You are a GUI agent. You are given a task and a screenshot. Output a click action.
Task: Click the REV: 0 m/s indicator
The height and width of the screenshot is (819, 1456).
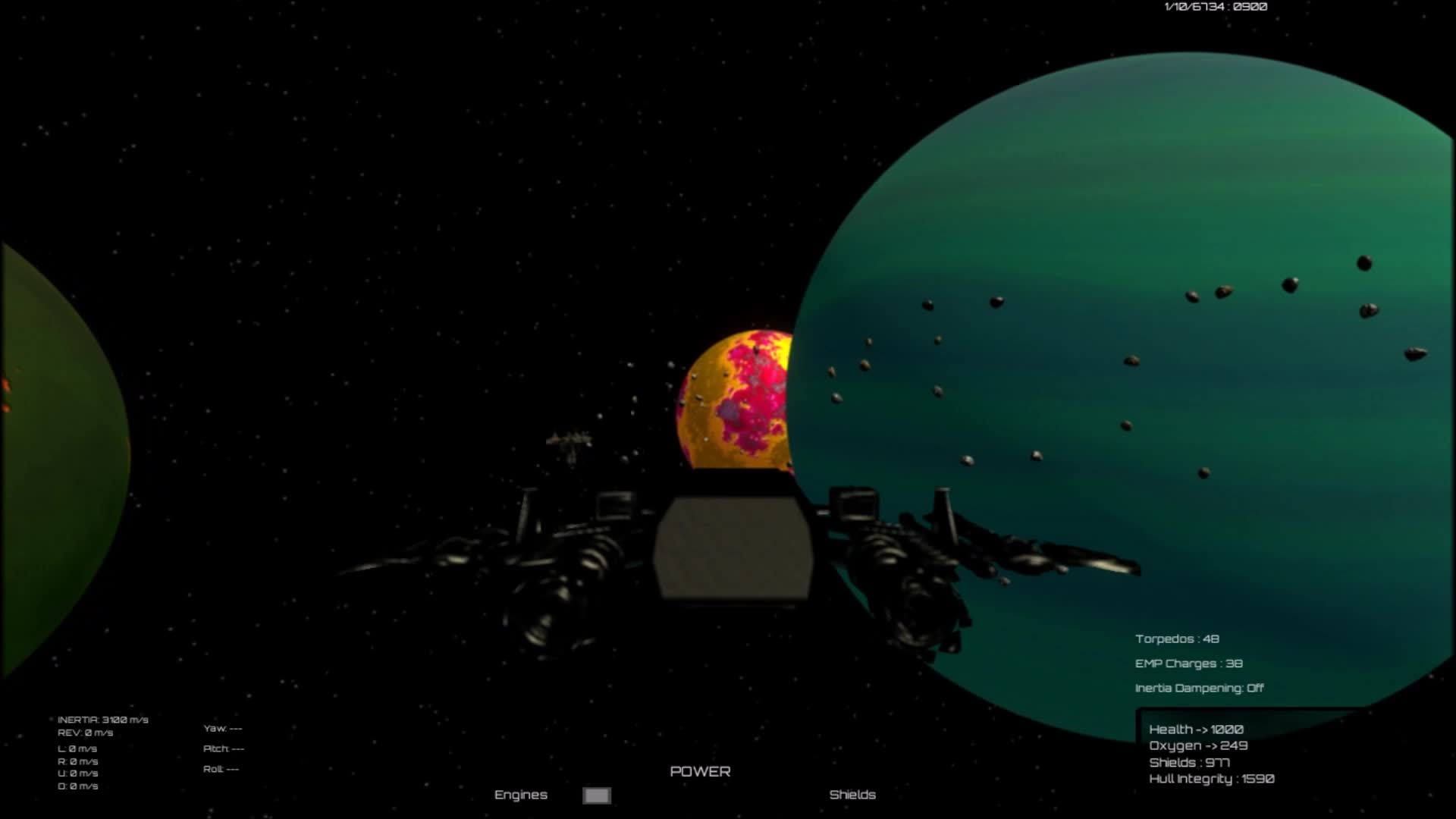point(86,733)
